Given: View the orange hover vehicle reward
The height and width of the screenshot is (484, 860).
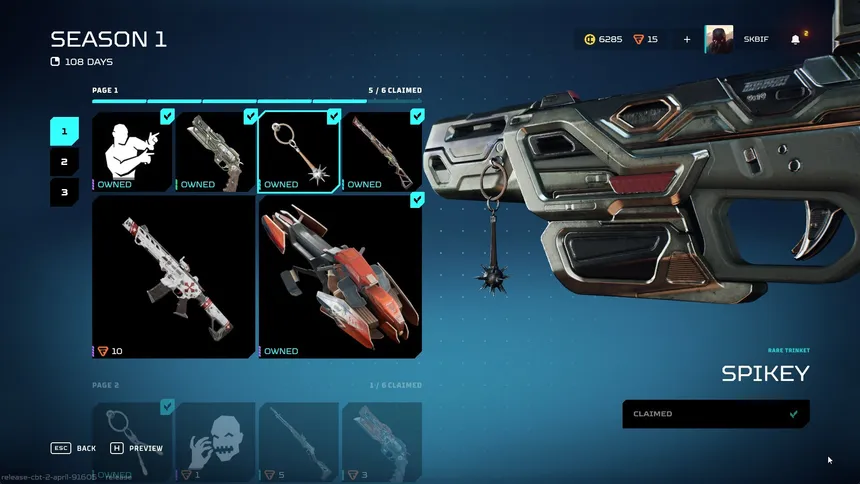Looking at the screenshot, I should coord(340,276).
